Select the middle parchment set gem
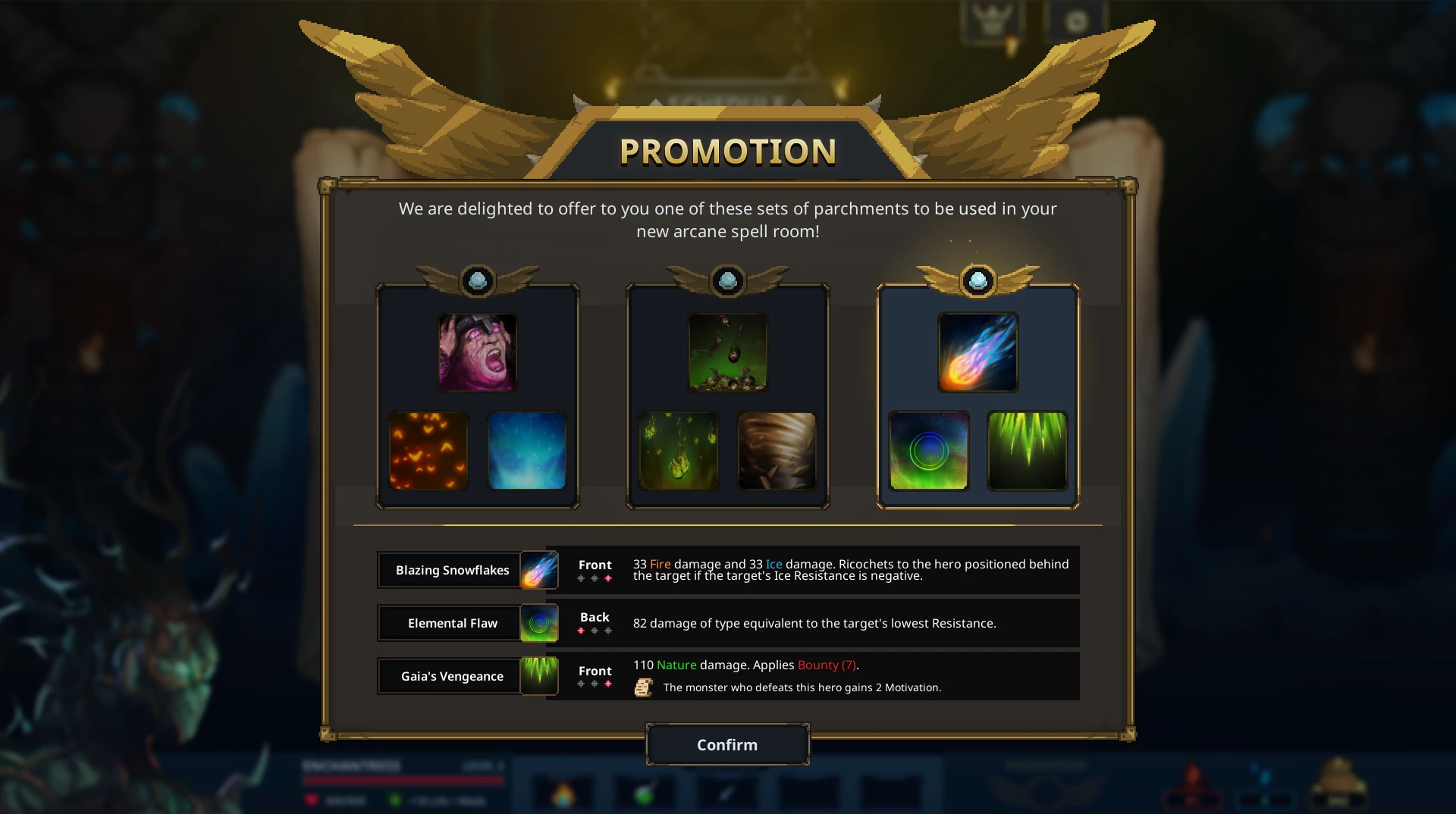Screen dimensions: 1456x814 pyautogui.click(x=728, y=281)
